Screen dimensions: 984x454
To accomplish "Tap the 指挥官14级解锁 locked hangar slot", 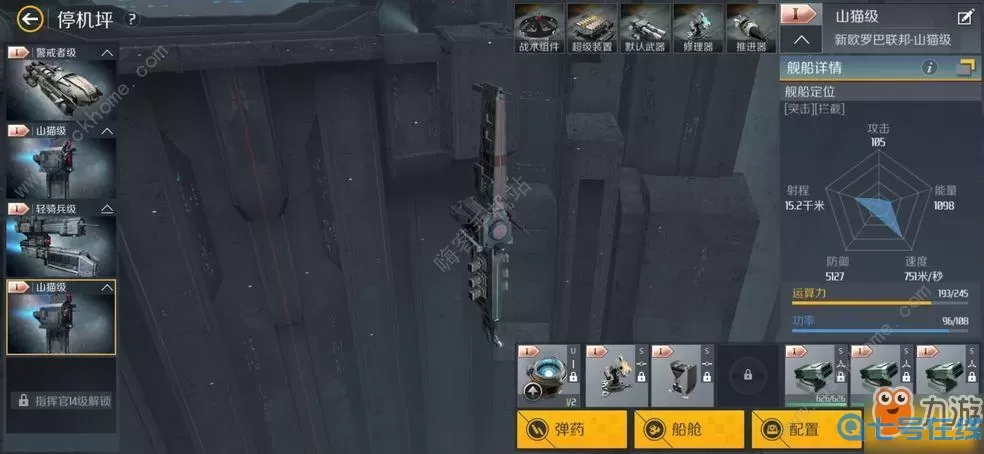I will point(60,400).
